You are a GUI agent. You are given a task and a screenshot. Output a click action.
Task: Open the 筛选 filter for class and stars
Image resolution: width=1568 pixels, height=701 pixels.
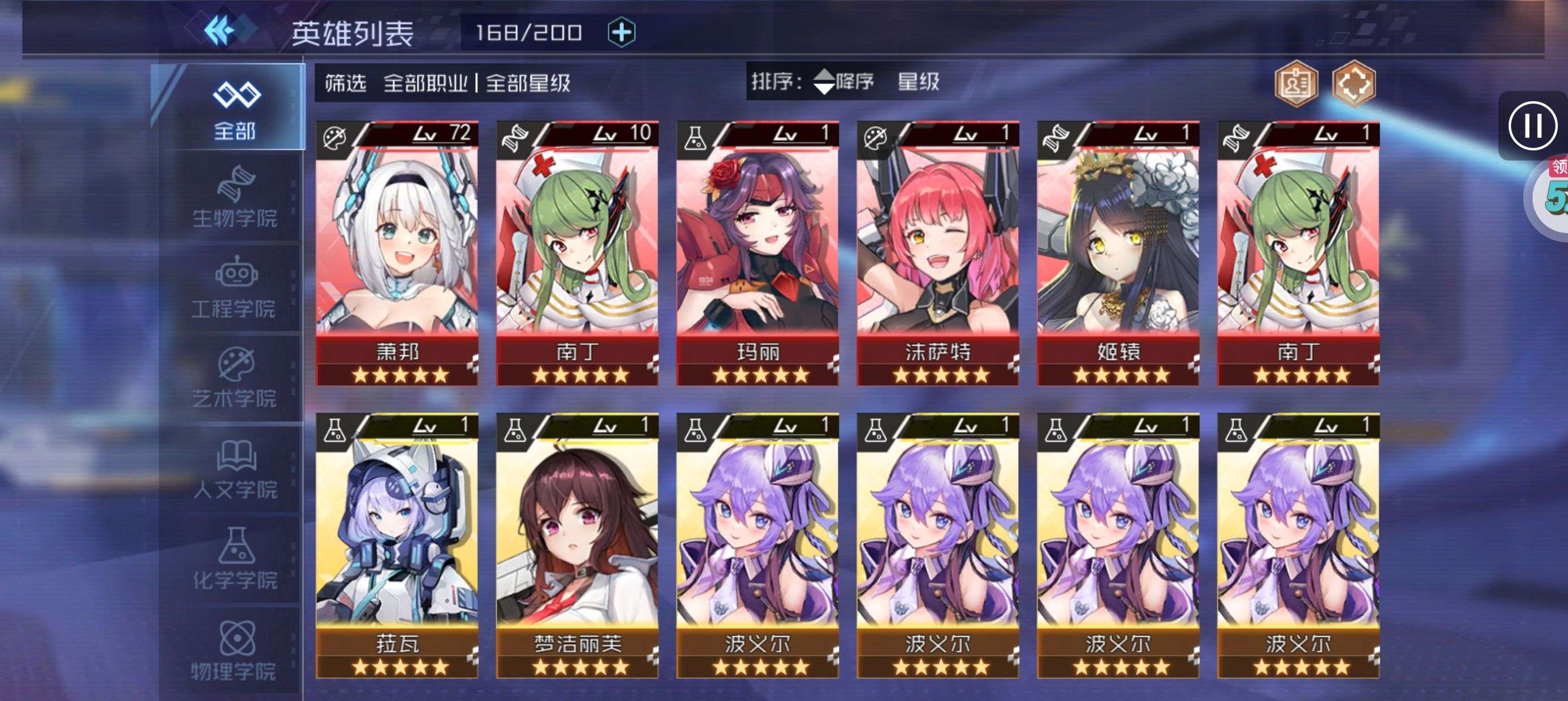(x=447, y=83)
